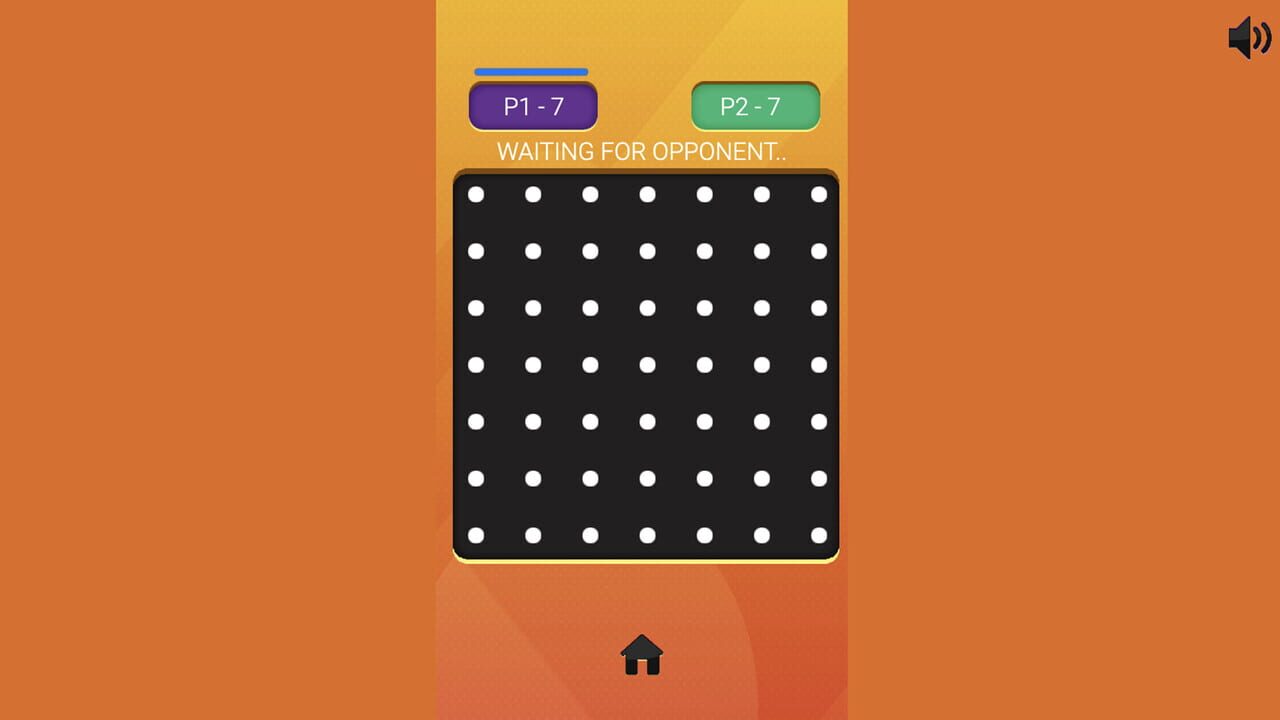Tap the second dot in the top row
1280x720 pixels.
[533, 194]
